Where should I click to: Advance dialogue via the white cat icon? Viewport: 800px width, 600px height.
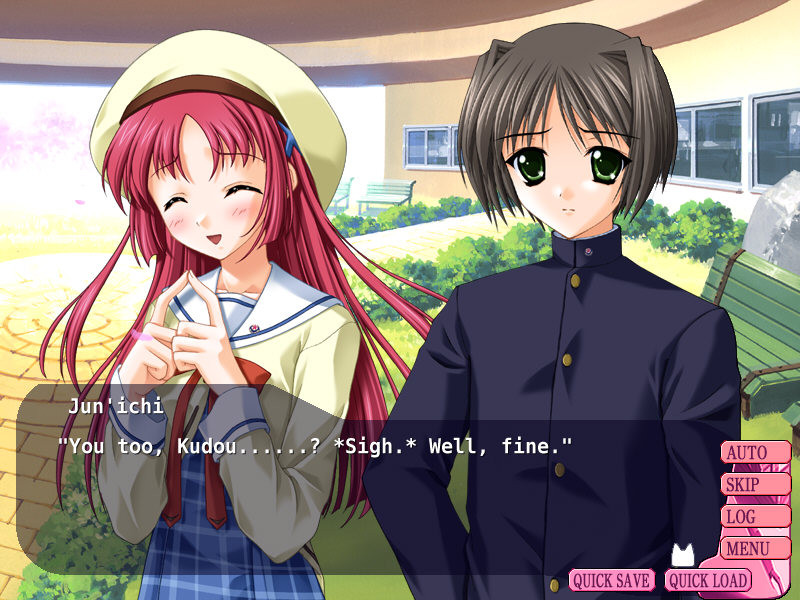tap(682, 555)
